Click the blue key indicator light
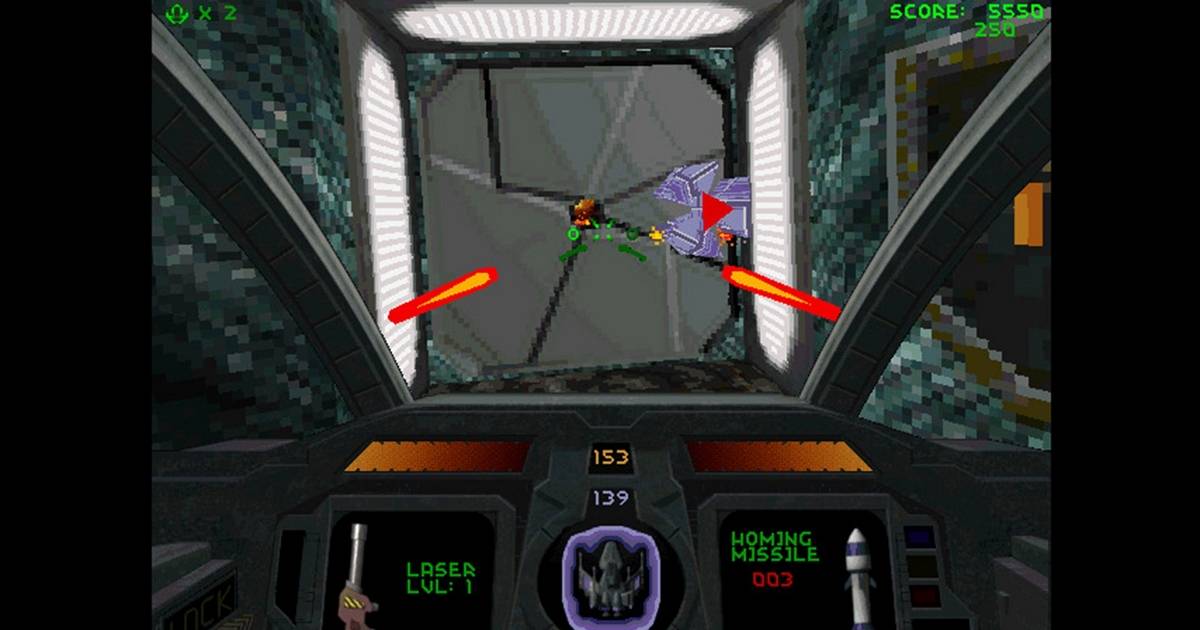The height and width of the screenshot is (630, 1200). (919, 537)
